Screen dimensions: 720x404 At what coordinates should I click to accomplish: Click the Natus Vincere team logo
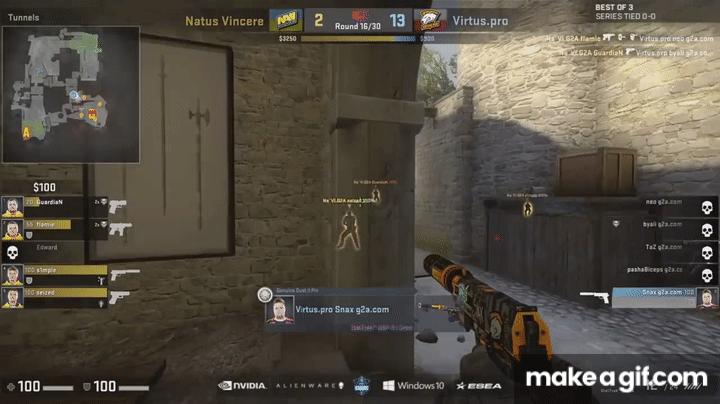(284, 20)
